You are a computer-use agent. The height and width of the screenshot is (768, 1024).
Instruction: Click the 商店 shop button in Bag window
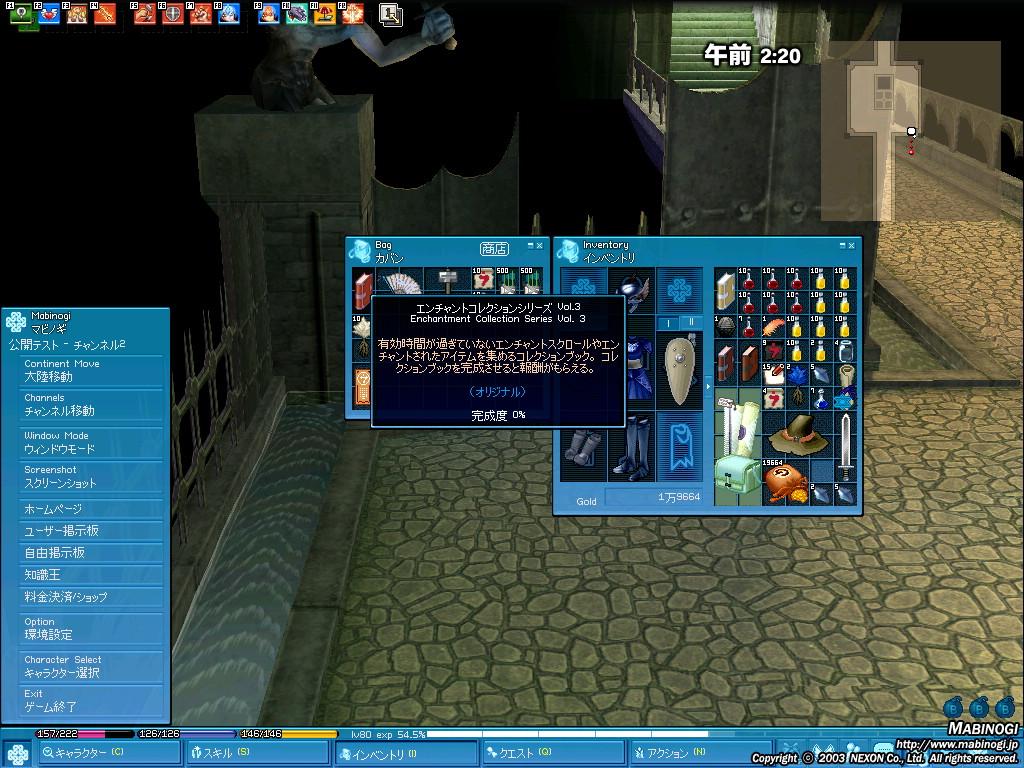click(x=494, y=249)
